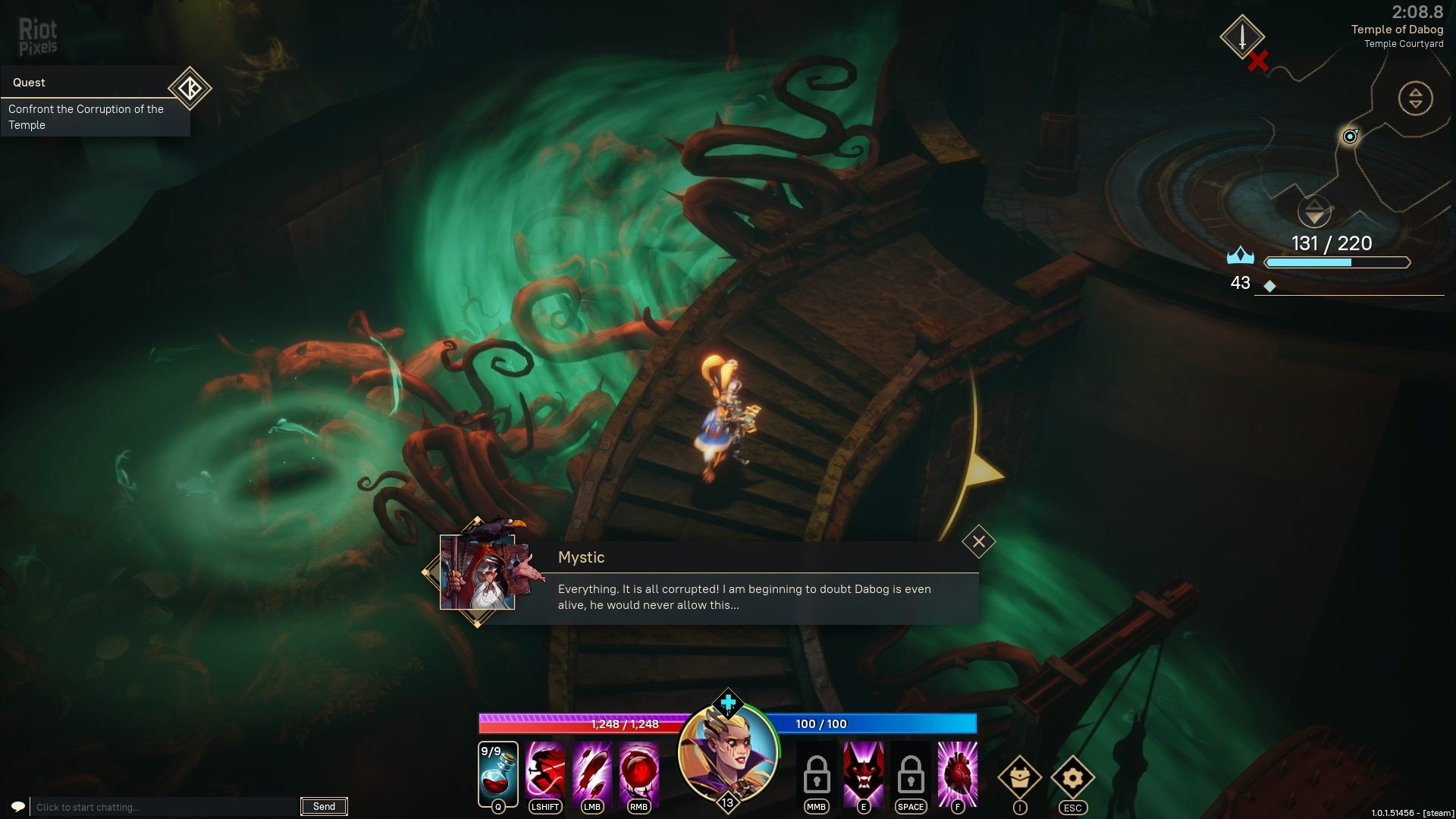Open the gear settings menu button

click(1072, 777)
